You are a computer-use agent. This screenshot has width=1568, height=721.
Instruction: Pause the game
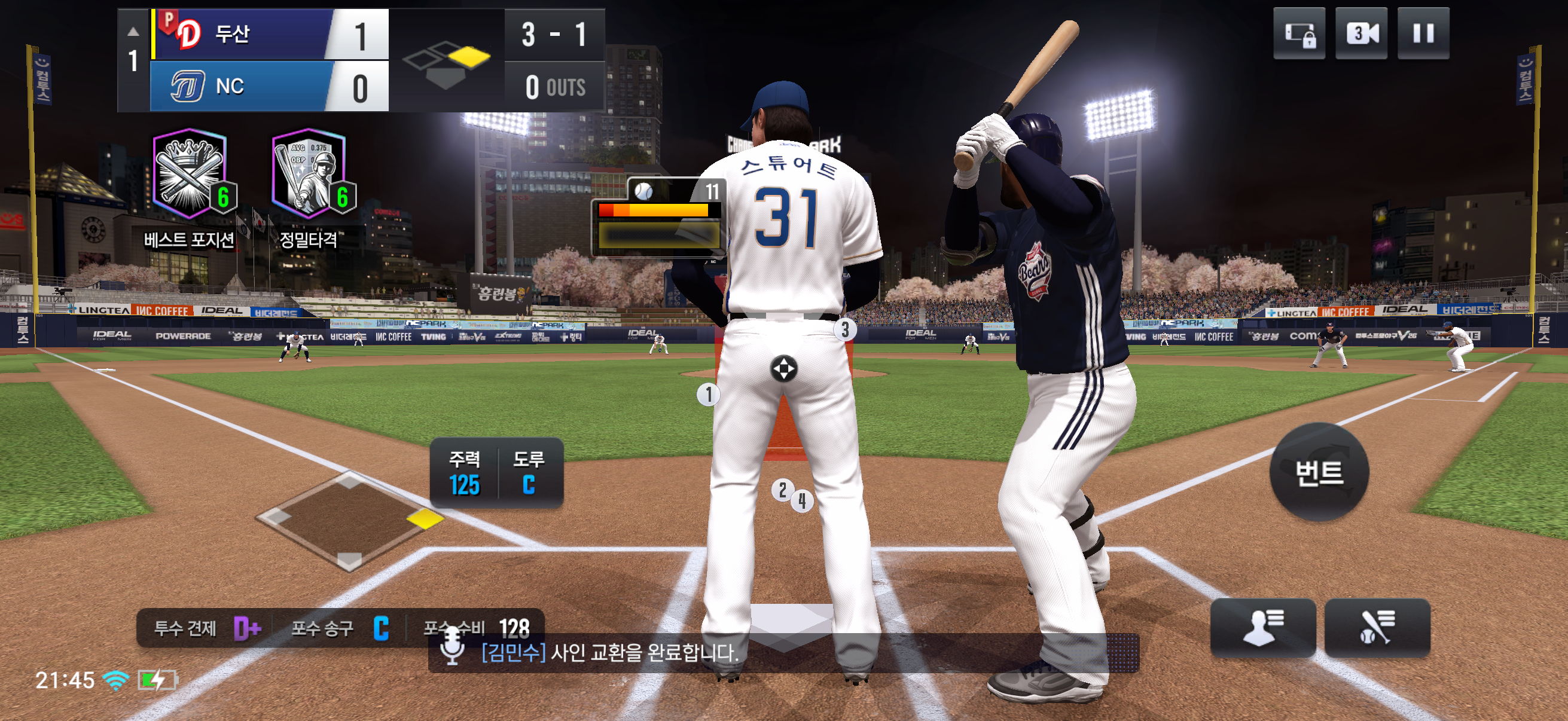point(1423,33)
